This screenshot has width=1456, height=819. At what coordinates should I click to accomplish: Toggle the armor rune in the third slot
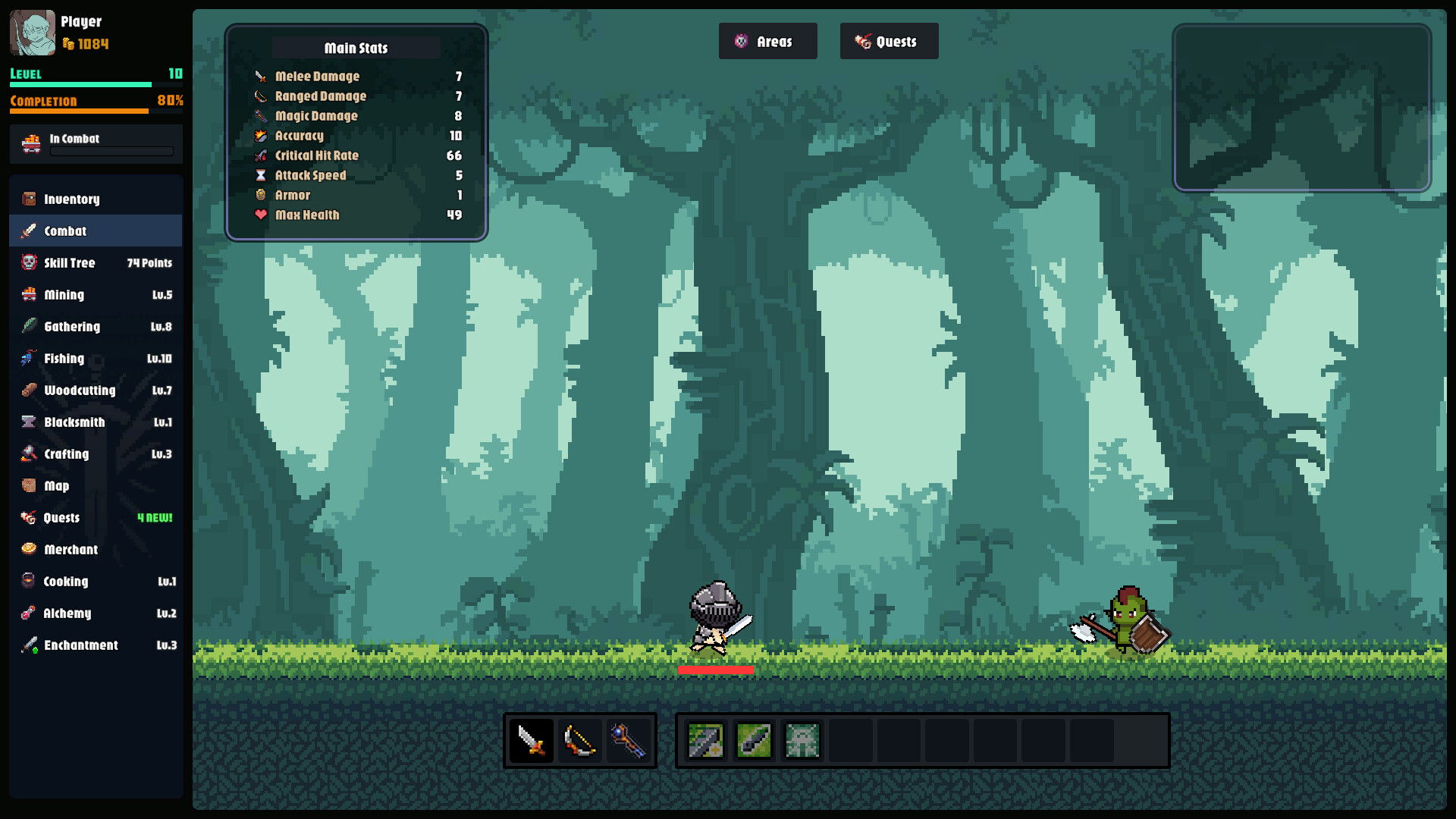tap(802, 740)
